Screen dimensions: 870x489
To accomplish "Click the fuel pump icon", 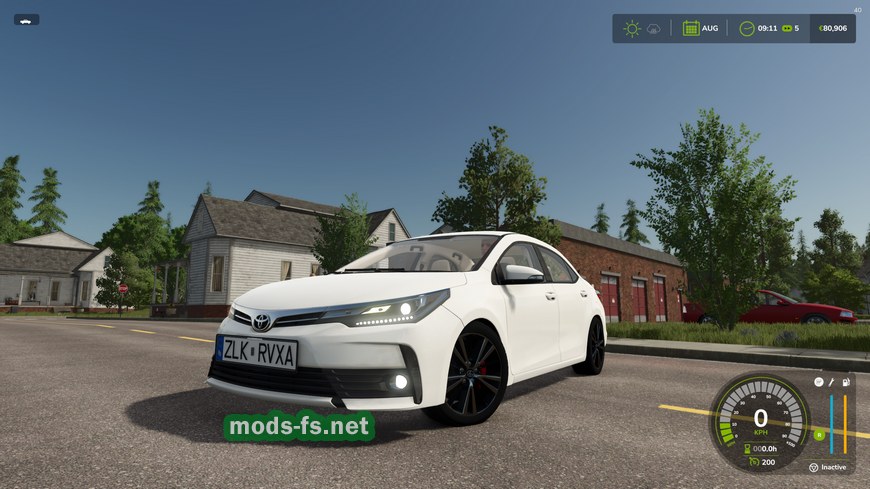I will tap(846, 381).
